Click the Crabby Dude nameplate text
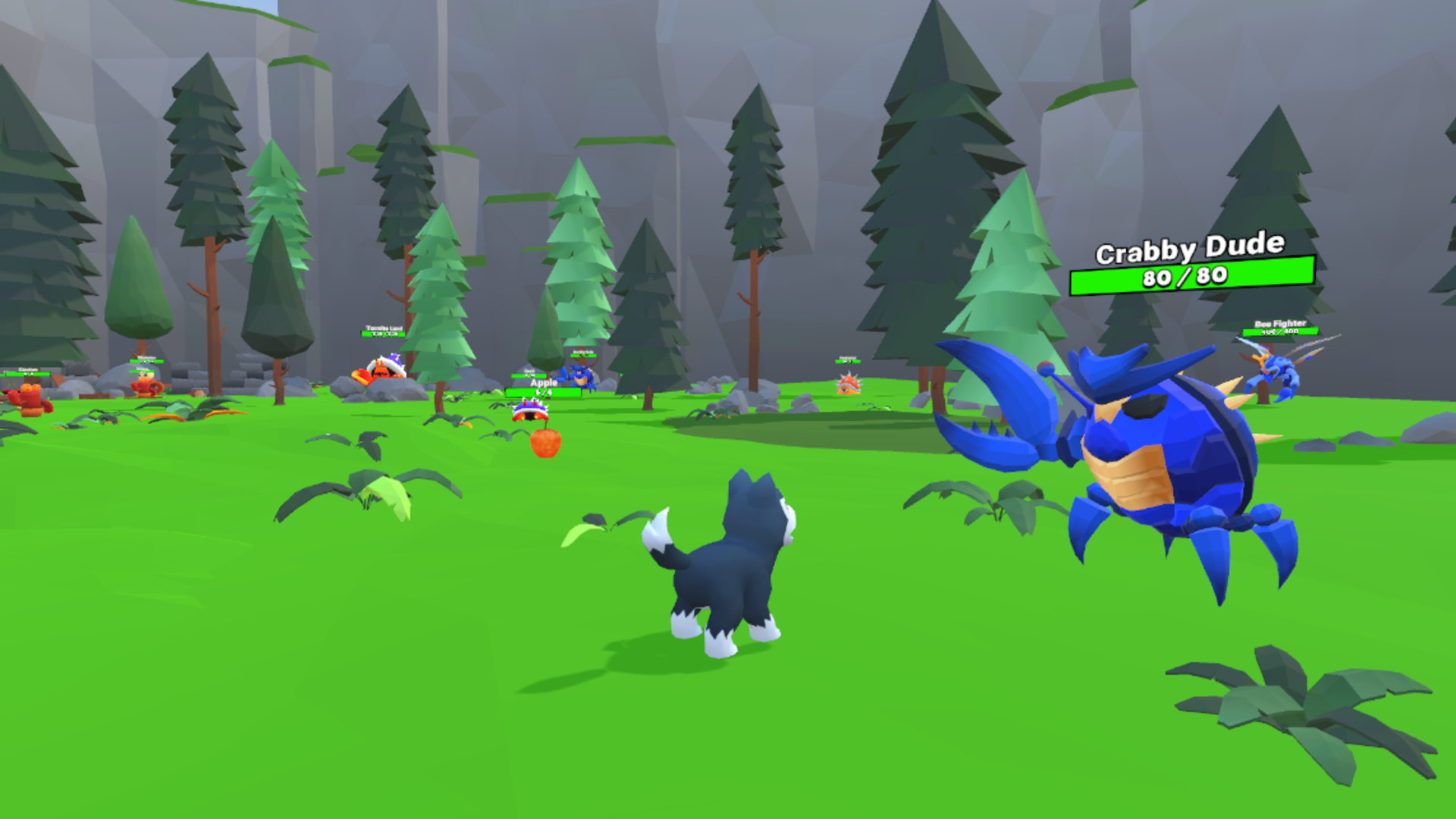The height and width of the screenshot is (819, 1456). point(1191,246)
